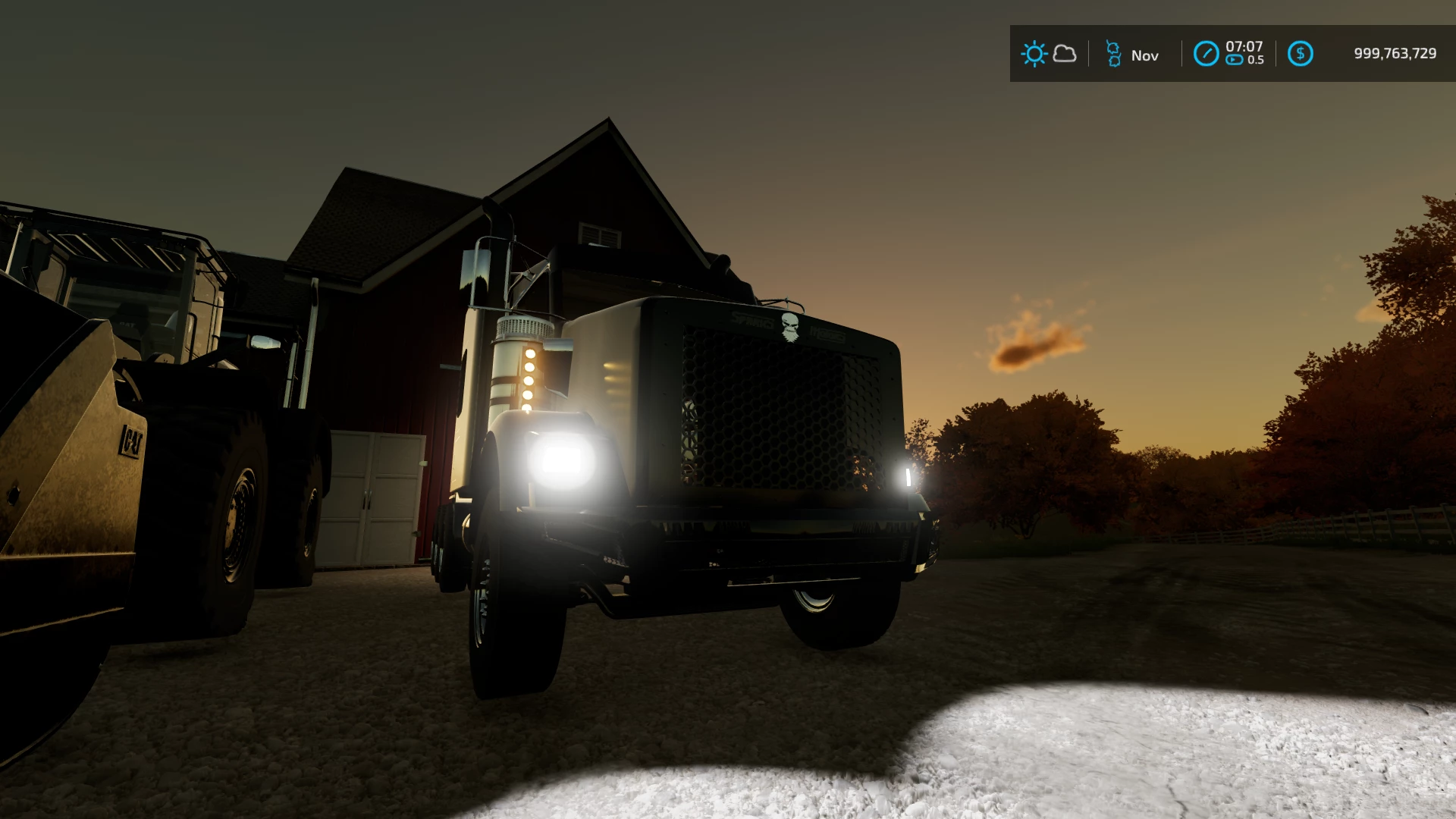Click the cloud forecast icon
Image resolution: width=1456 pixels, height=819 pixels.
point(1065,54)
